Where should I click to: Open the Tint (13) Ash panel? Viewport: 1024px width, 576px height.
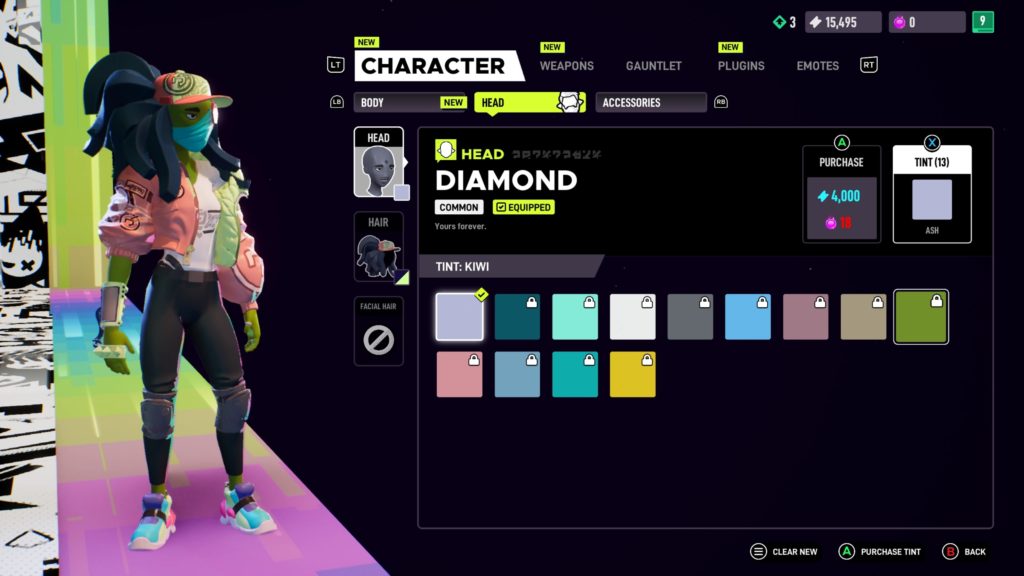coord(931,195)
